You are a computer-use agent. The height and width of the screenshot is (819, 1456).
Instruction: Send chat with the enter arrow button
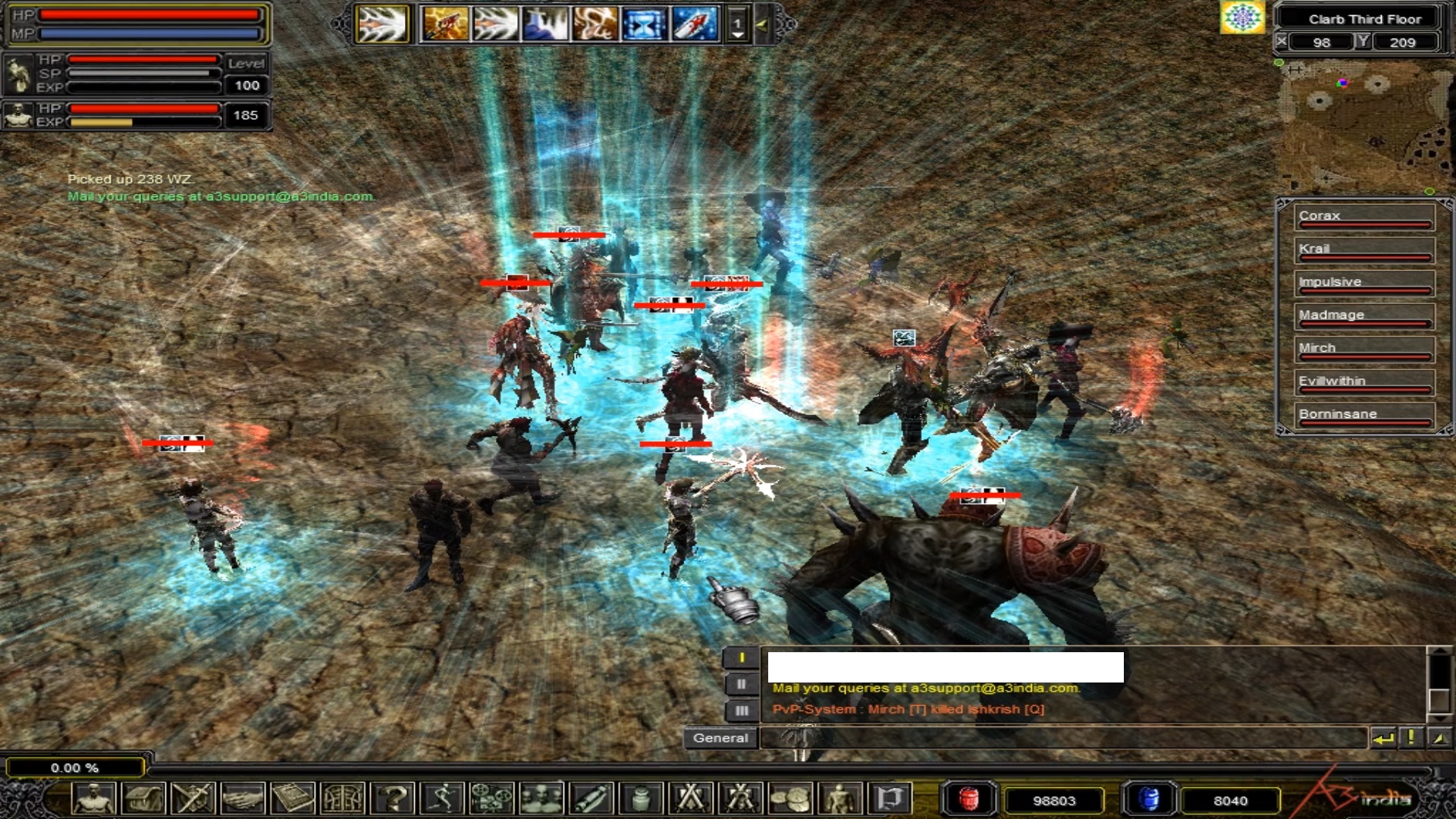[1383, 738]
